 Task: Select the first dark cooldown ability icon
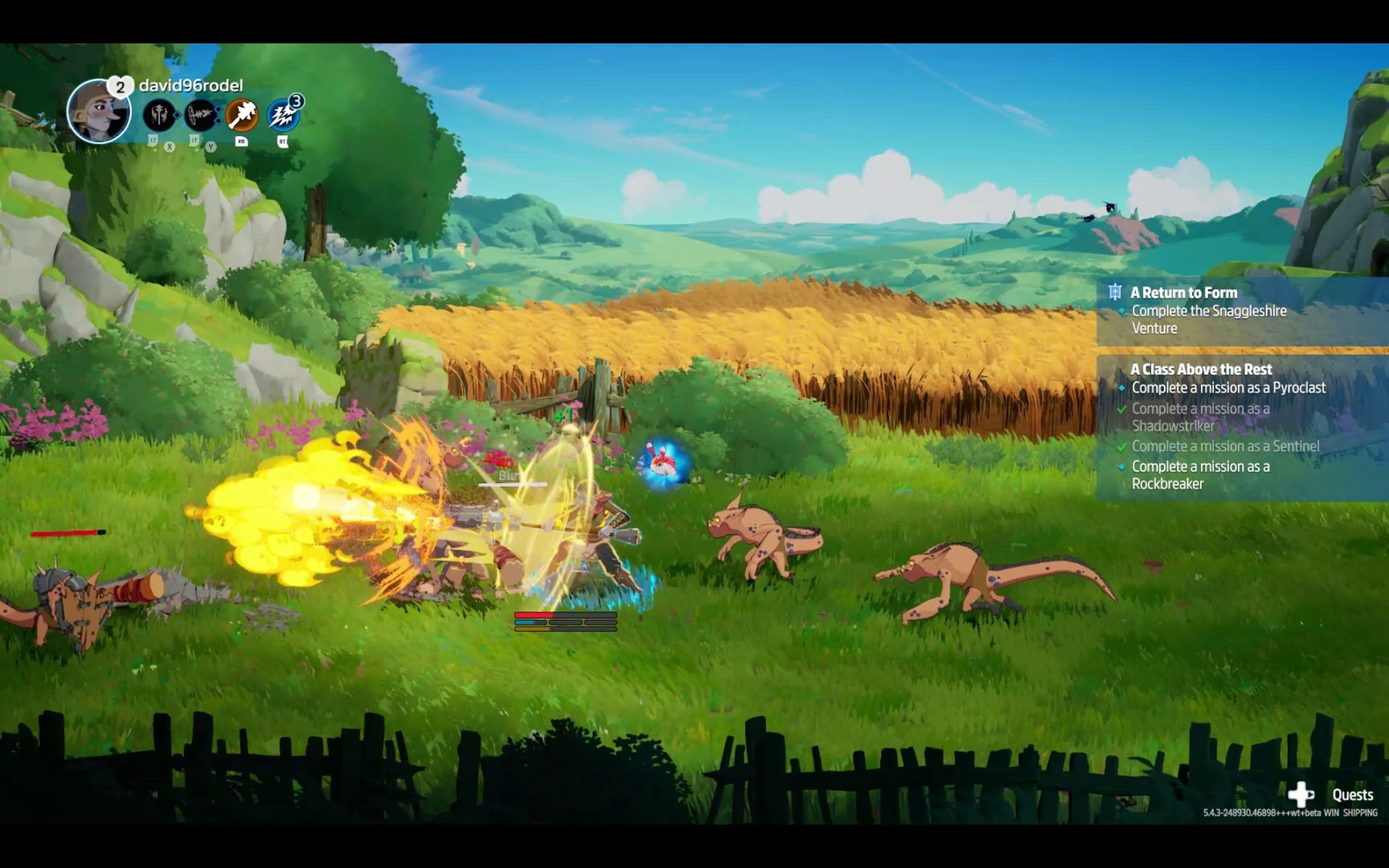(x=159, y=115)
